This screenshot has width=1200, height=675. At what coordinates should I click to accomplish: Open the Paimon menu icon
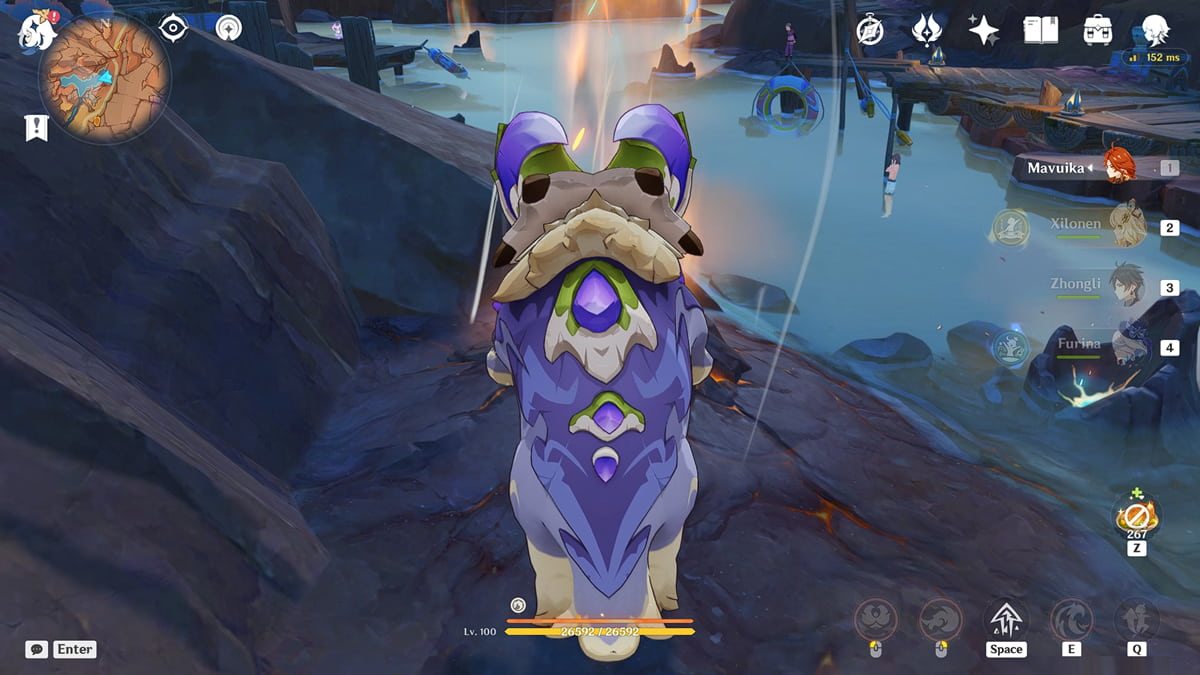click(x=37, y=32)
